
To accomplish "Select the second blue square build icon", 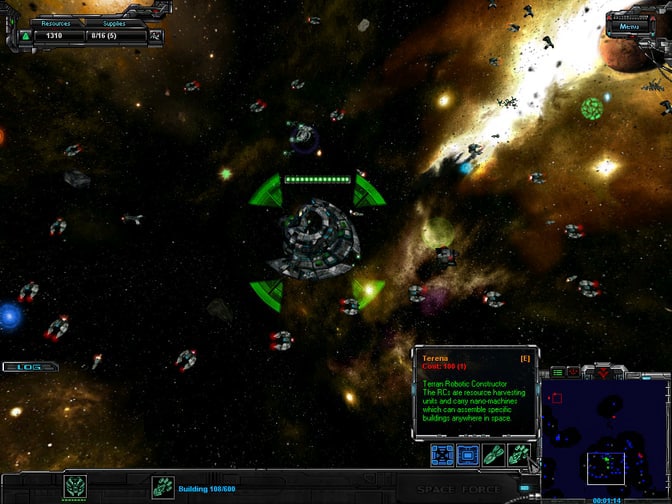I will coord(468,456).
